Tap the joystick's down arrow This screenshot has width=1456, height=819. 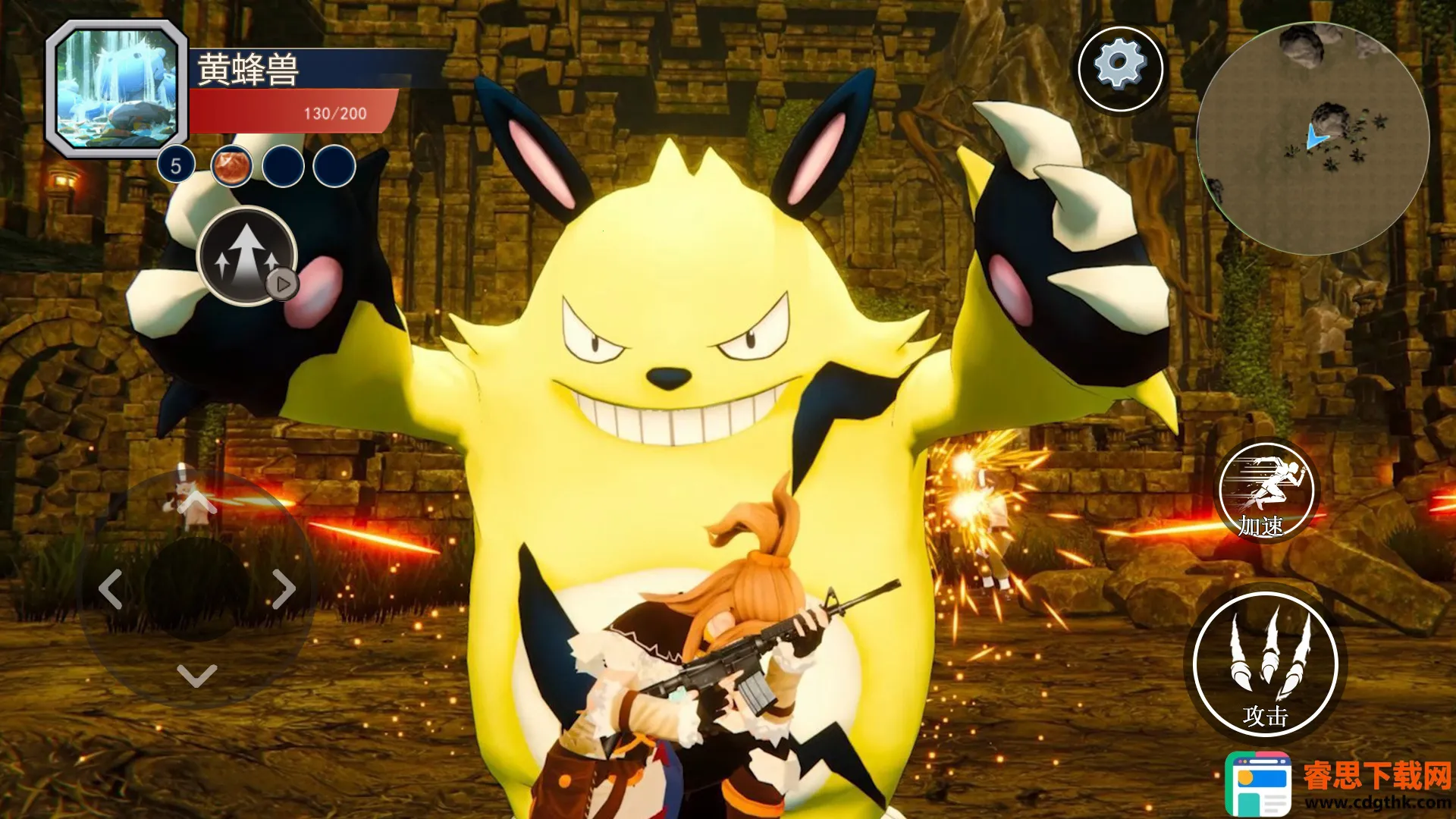(196, 674)
